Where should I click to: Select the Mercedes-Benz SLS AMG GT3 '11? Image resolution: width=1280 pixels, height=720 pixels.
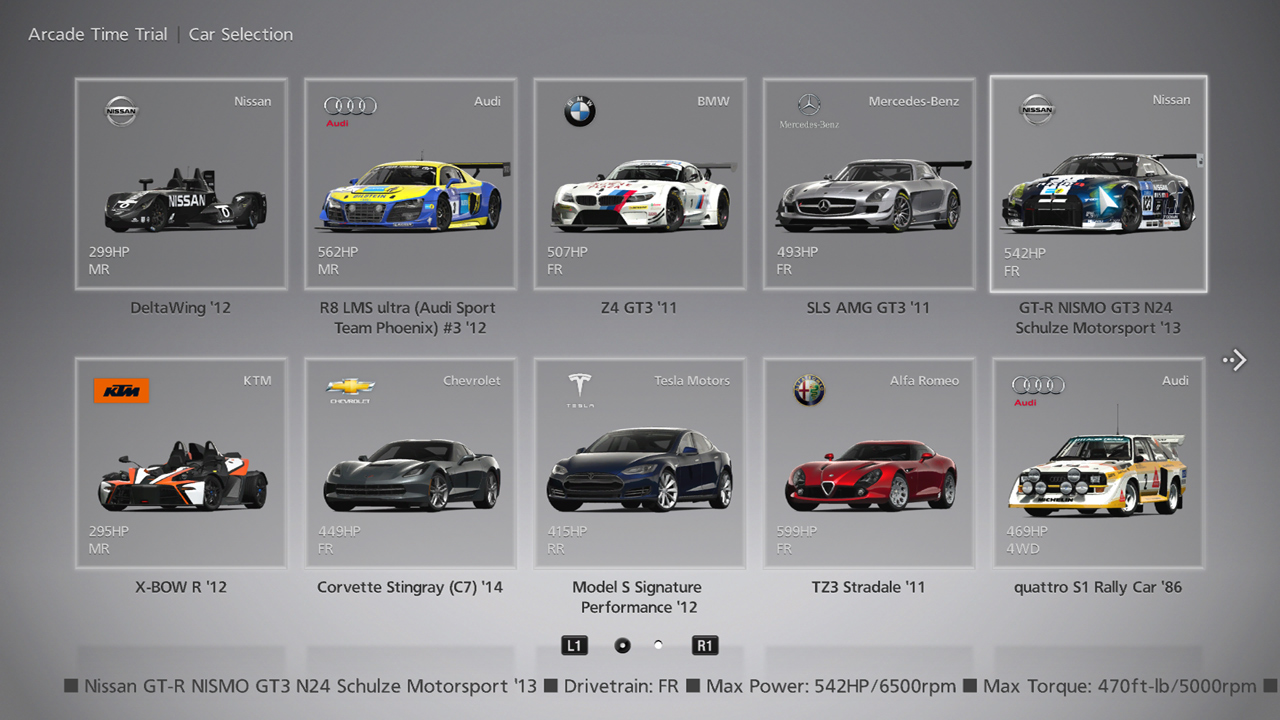[868, 185]
